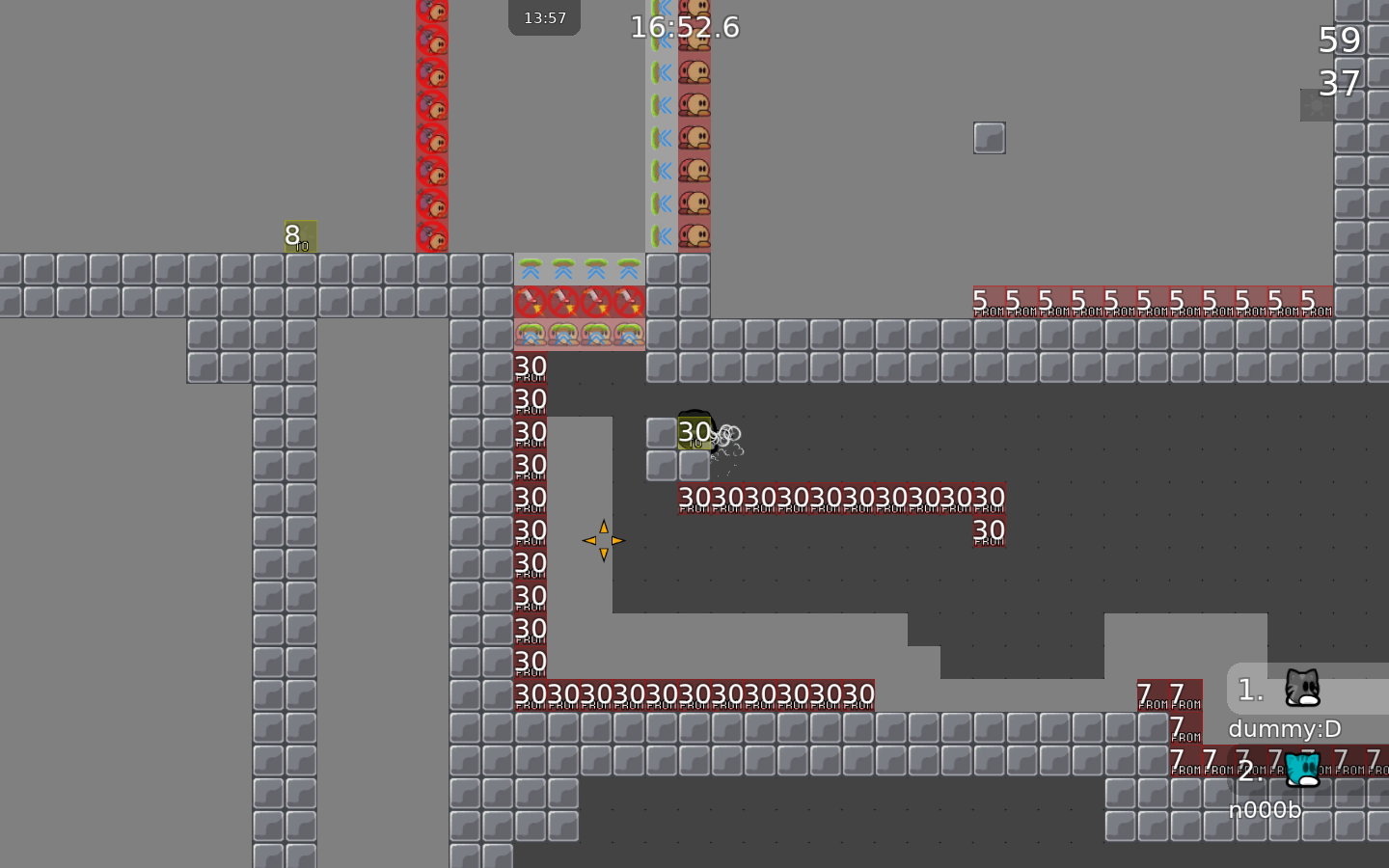This screenshot has height=868, width=1389.
Task: Click the counter showing 59 top right
Action: pyautogui.click(x=1339, y=40)
